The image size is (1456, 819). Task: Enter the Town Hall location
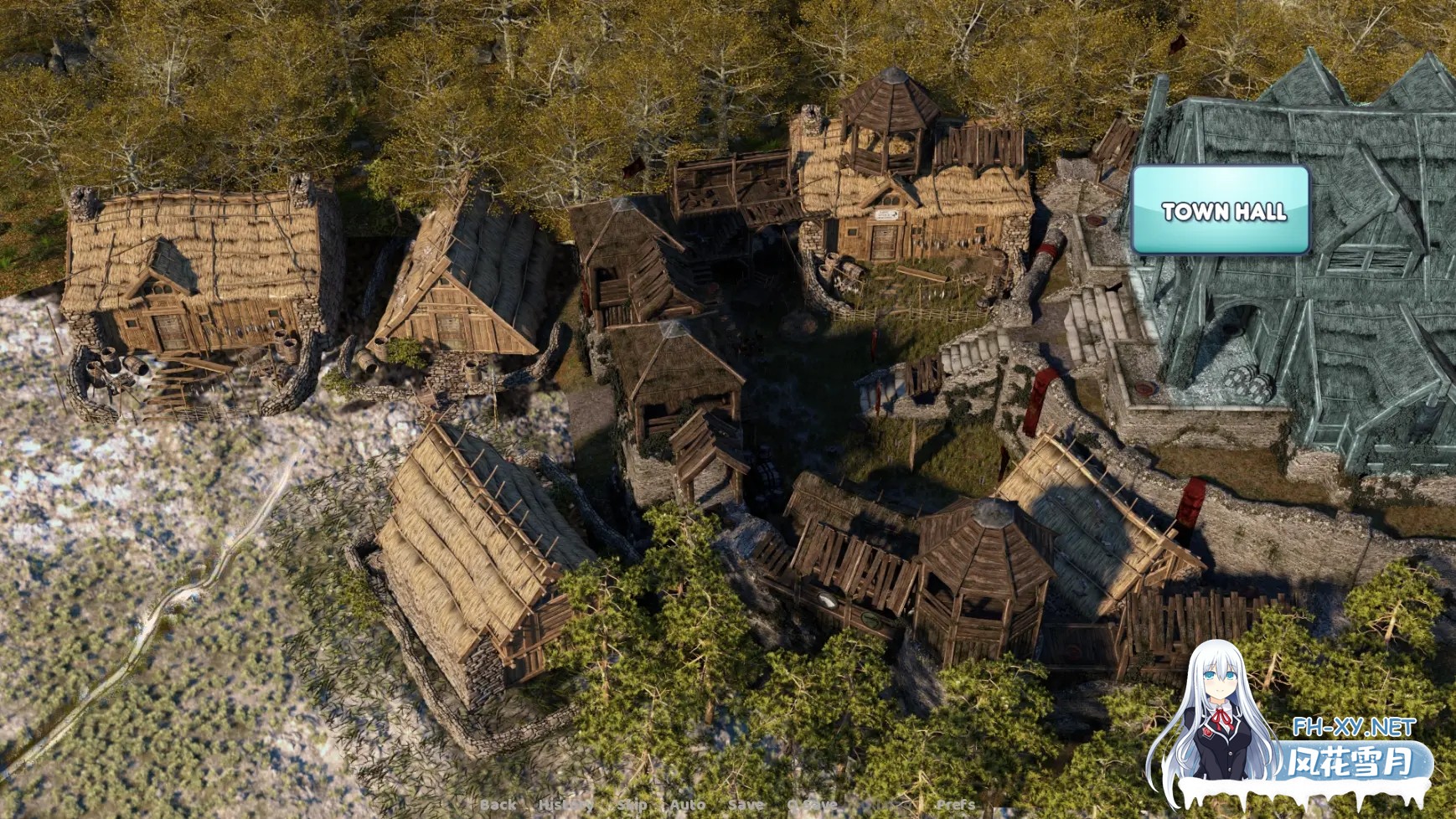coord(1221,210)
